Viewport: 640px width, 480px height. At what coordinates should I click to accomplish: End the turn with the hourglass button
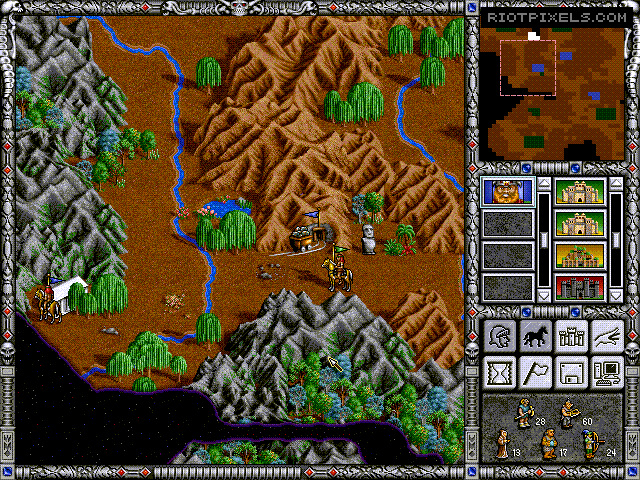pyautogui.click(x=499, y=373)
